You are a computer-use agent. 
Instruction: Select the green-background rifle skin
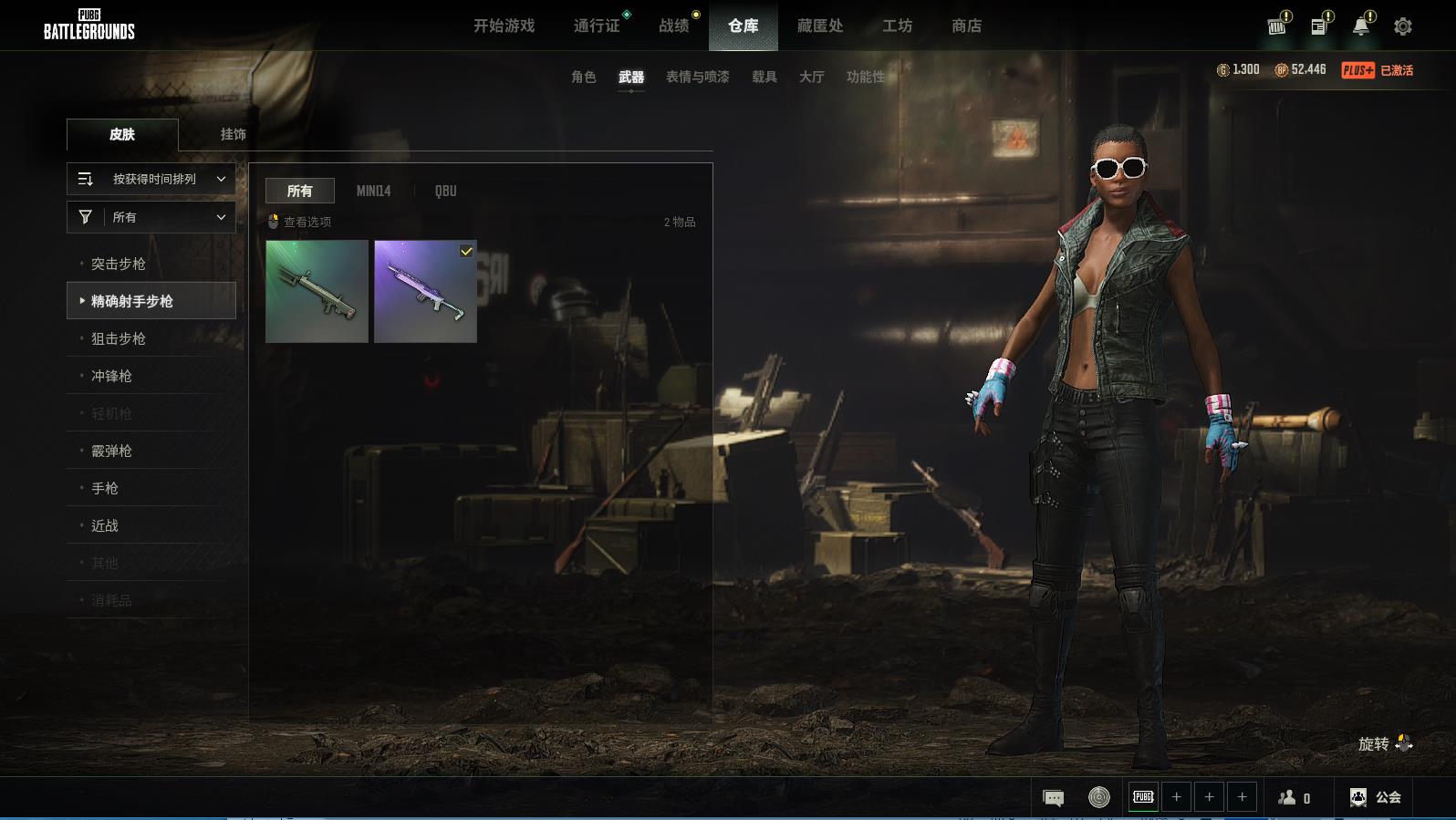coord(317,292)
